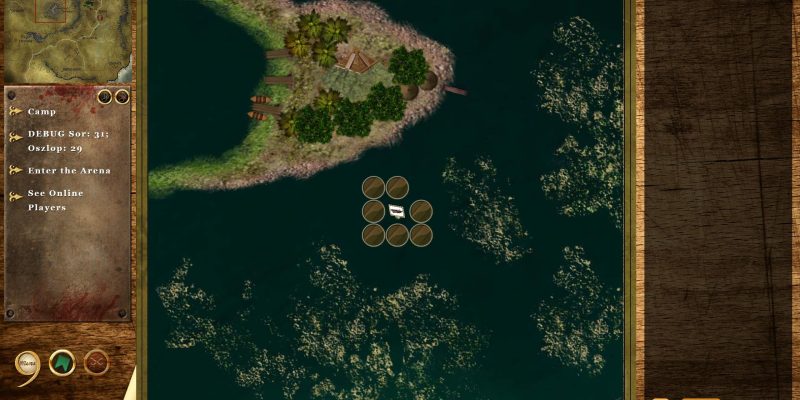Open the Camp option
This screenshot has height=400, width=800.
pos(42,112)
